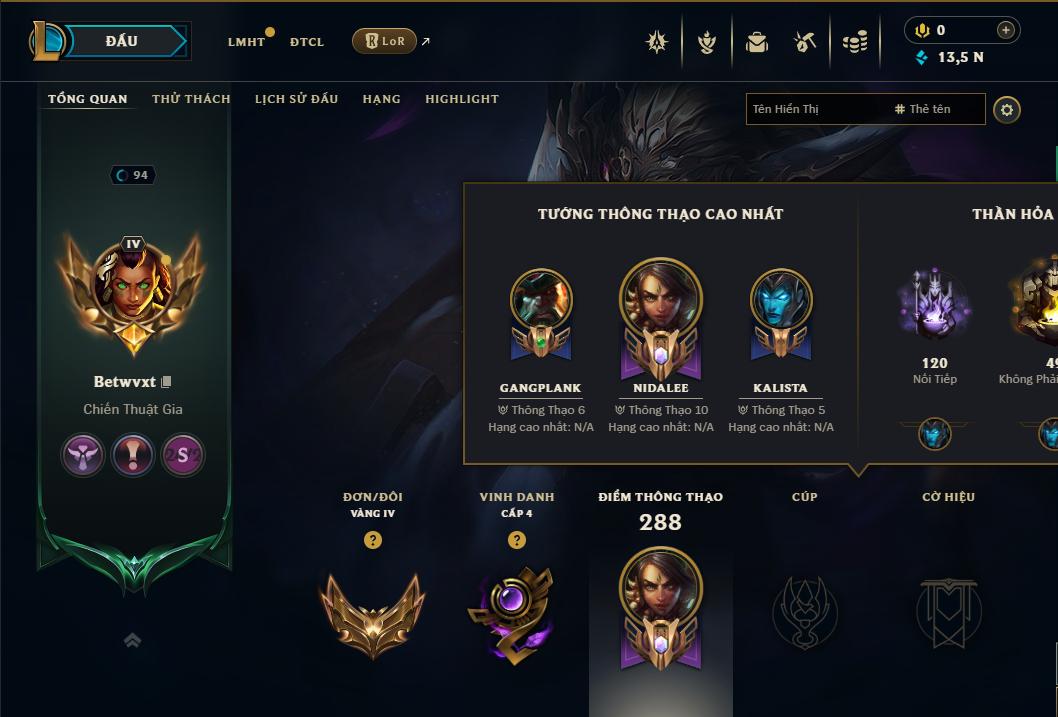Select Kalista mastery portrait
This screenshot has height=717, width=1058.
[780, 303]
